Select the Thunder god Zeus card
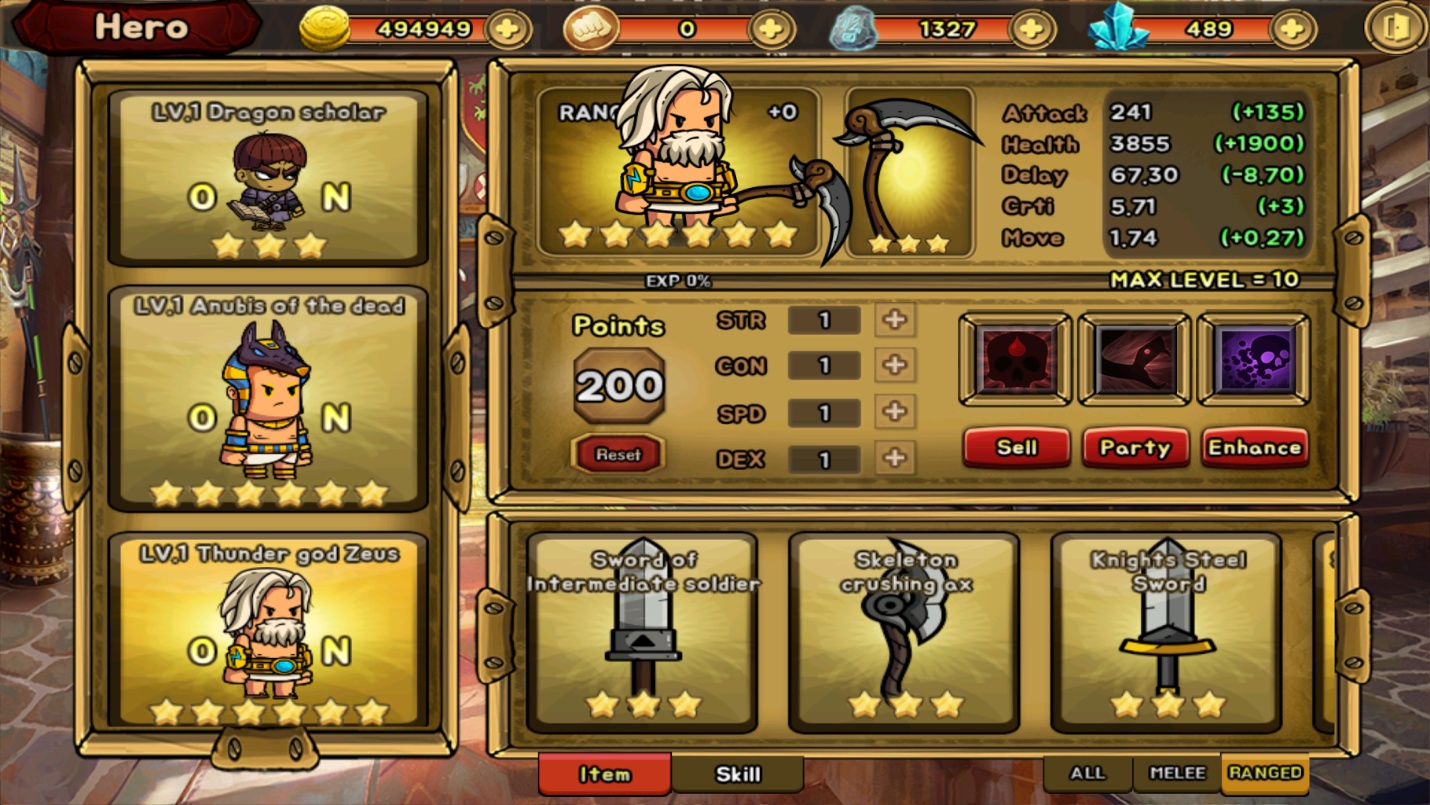The image size is (1430, 805). (268, 632)
